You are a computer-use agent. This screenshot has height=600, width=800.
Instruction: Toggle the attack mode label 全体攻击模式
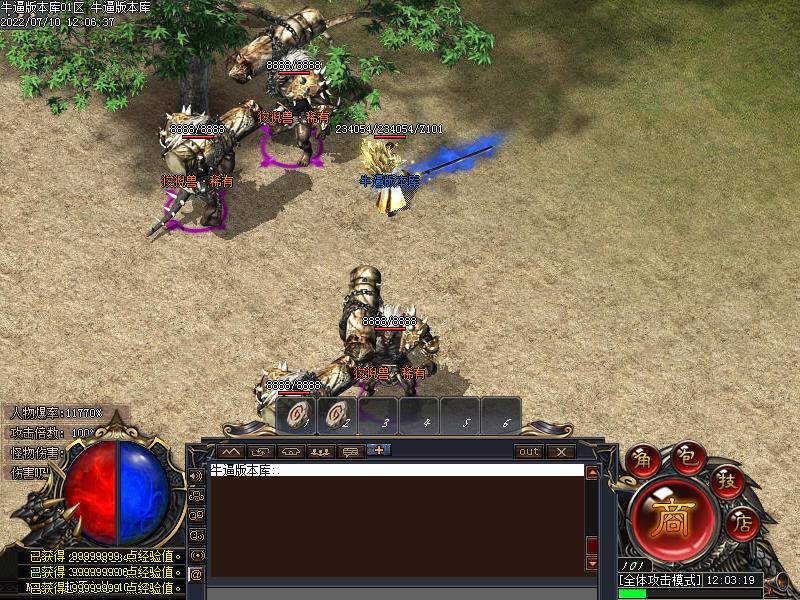[x=660, y=580]
